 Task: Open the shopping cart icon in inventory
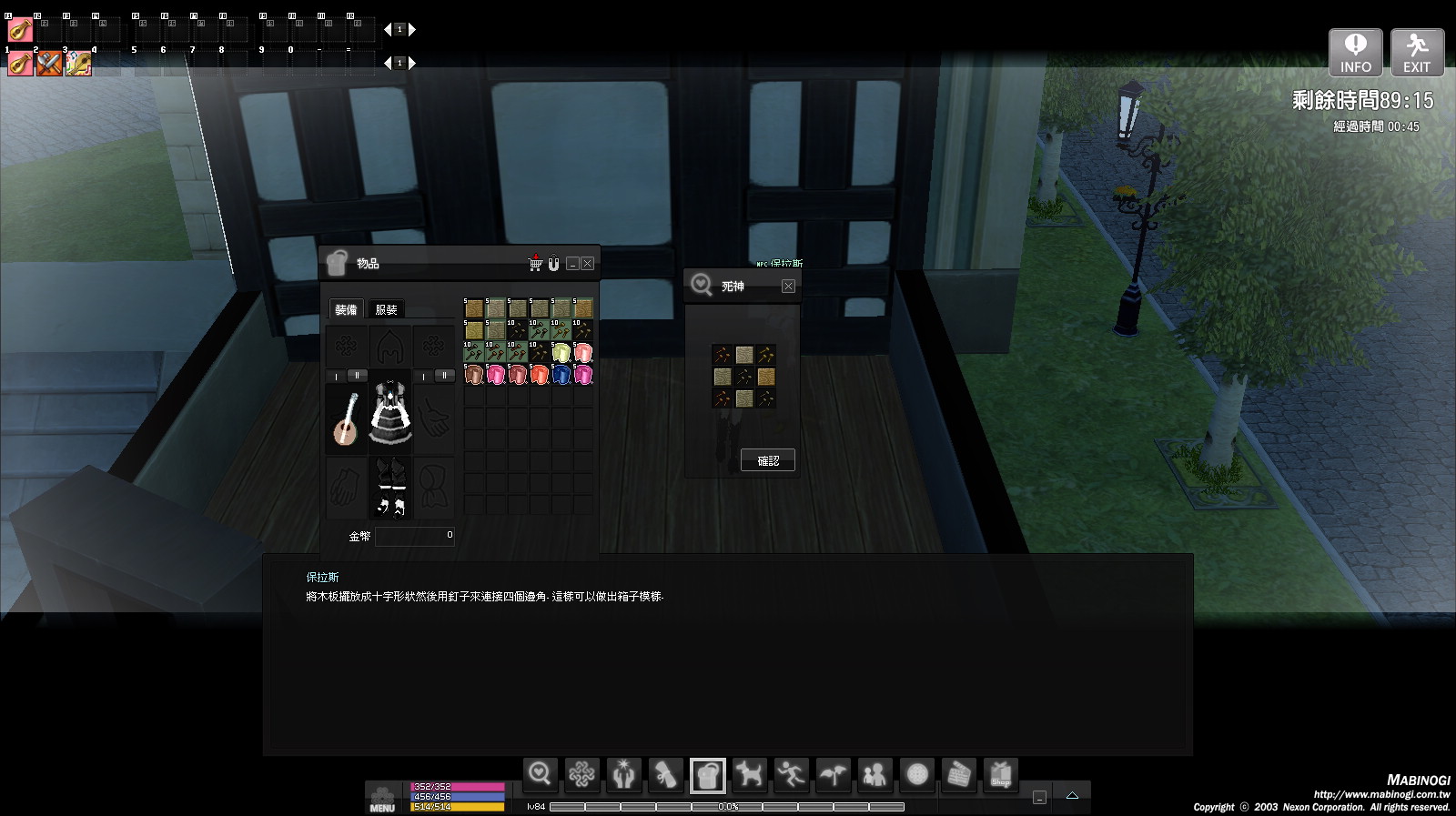535,264
